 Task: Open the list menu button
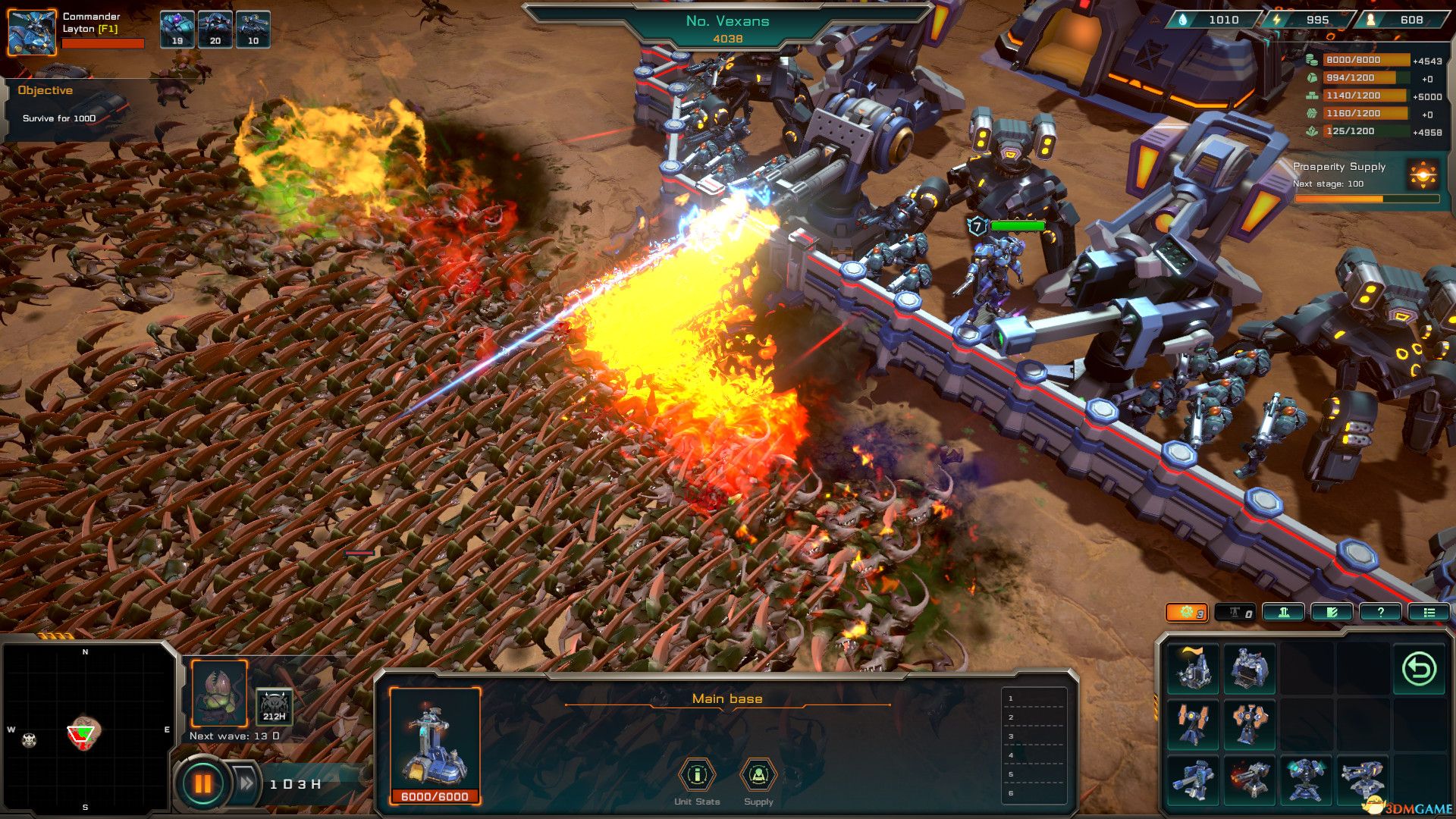pos(1429,613)
